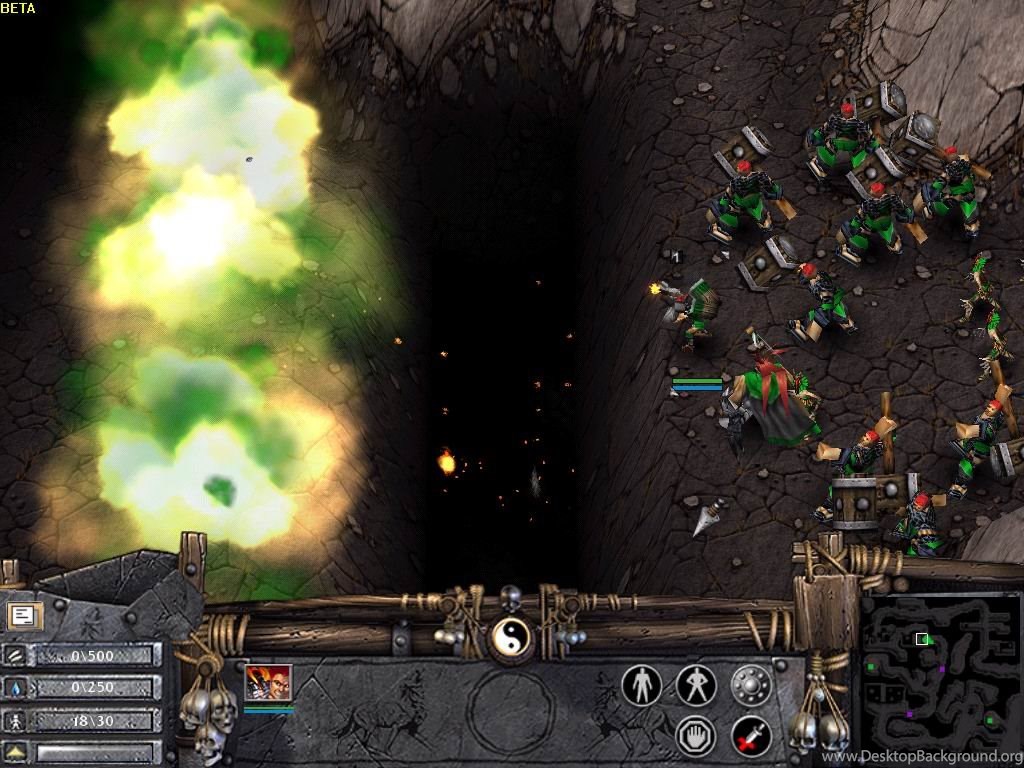Choose the standing figure stance button
This screenshot has width=1024, height=768.
pyautogui.click(x=641, y=685)
